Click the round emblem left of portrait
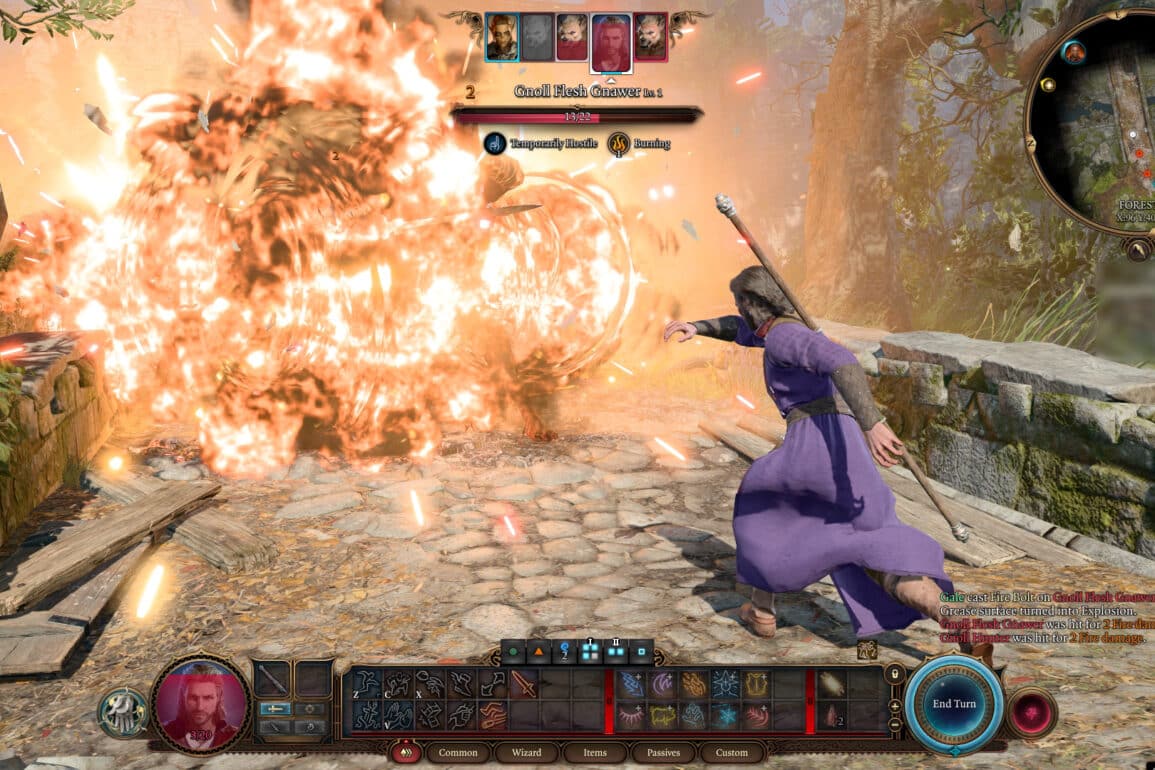The width and height of the screenshot is (1155, 770). (x=123, y=712)
